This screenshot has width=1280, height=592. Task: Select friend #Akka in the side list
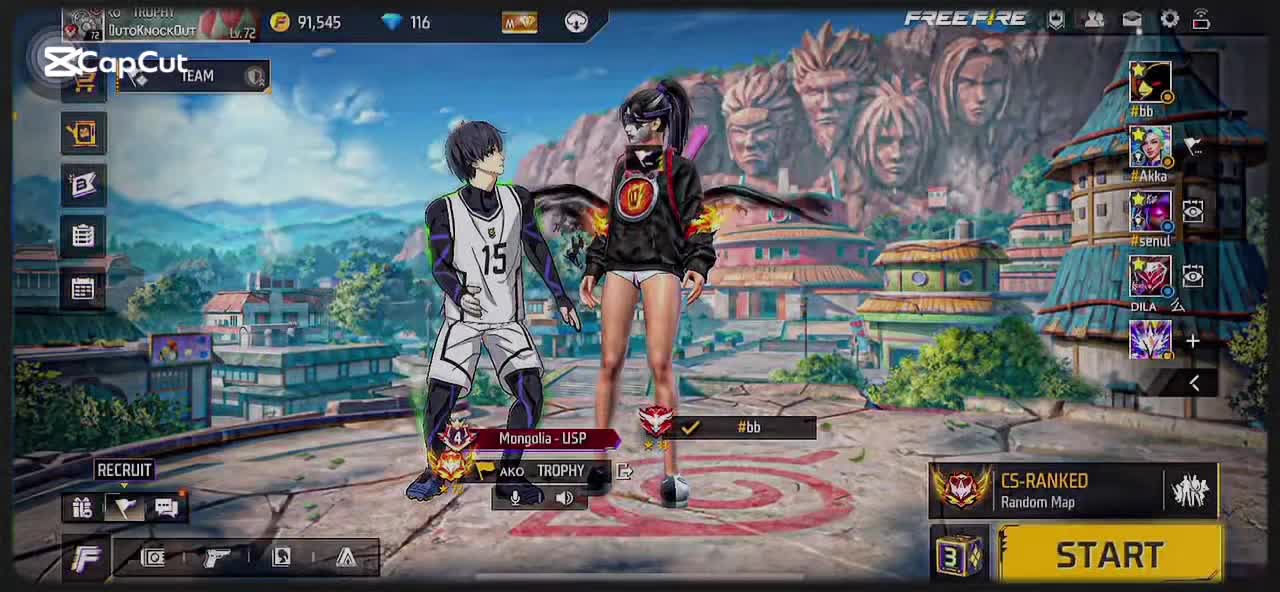[1150, 148]
